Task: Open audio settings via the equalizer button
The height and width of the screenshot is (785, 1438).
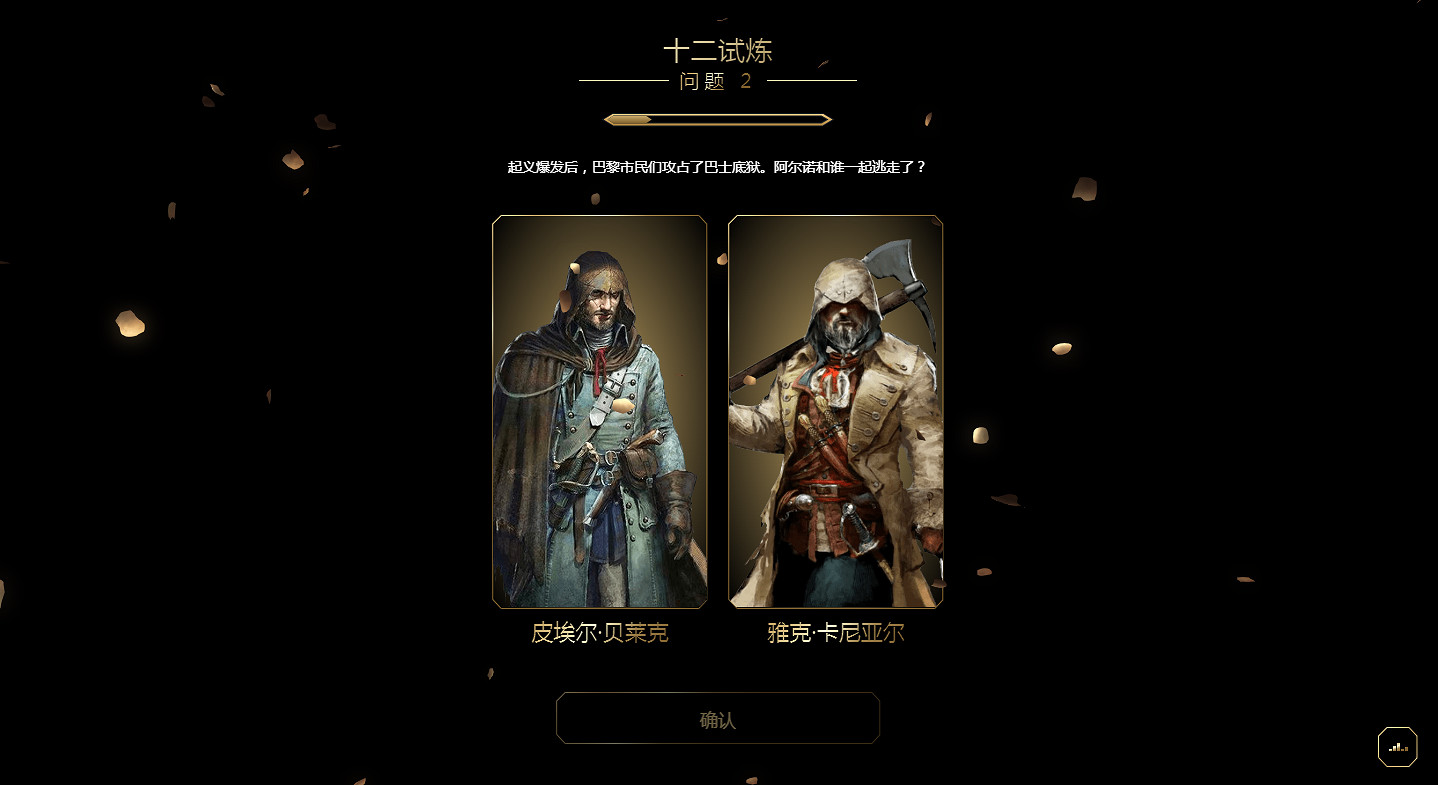Action: pos(1397,746)
